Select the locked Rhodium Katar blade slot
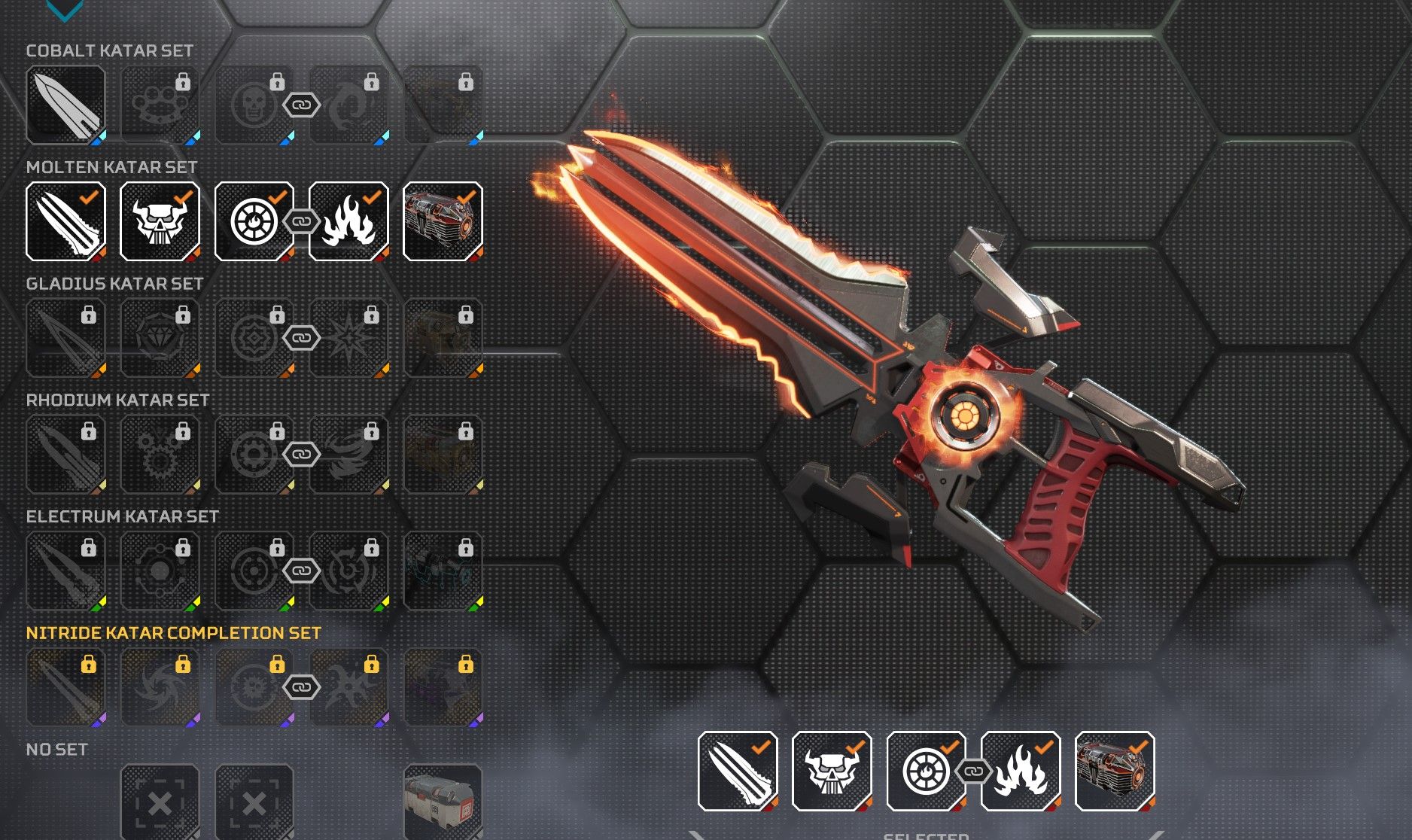Viewport: 1412px width, 840px height. [x=65, y=455]
